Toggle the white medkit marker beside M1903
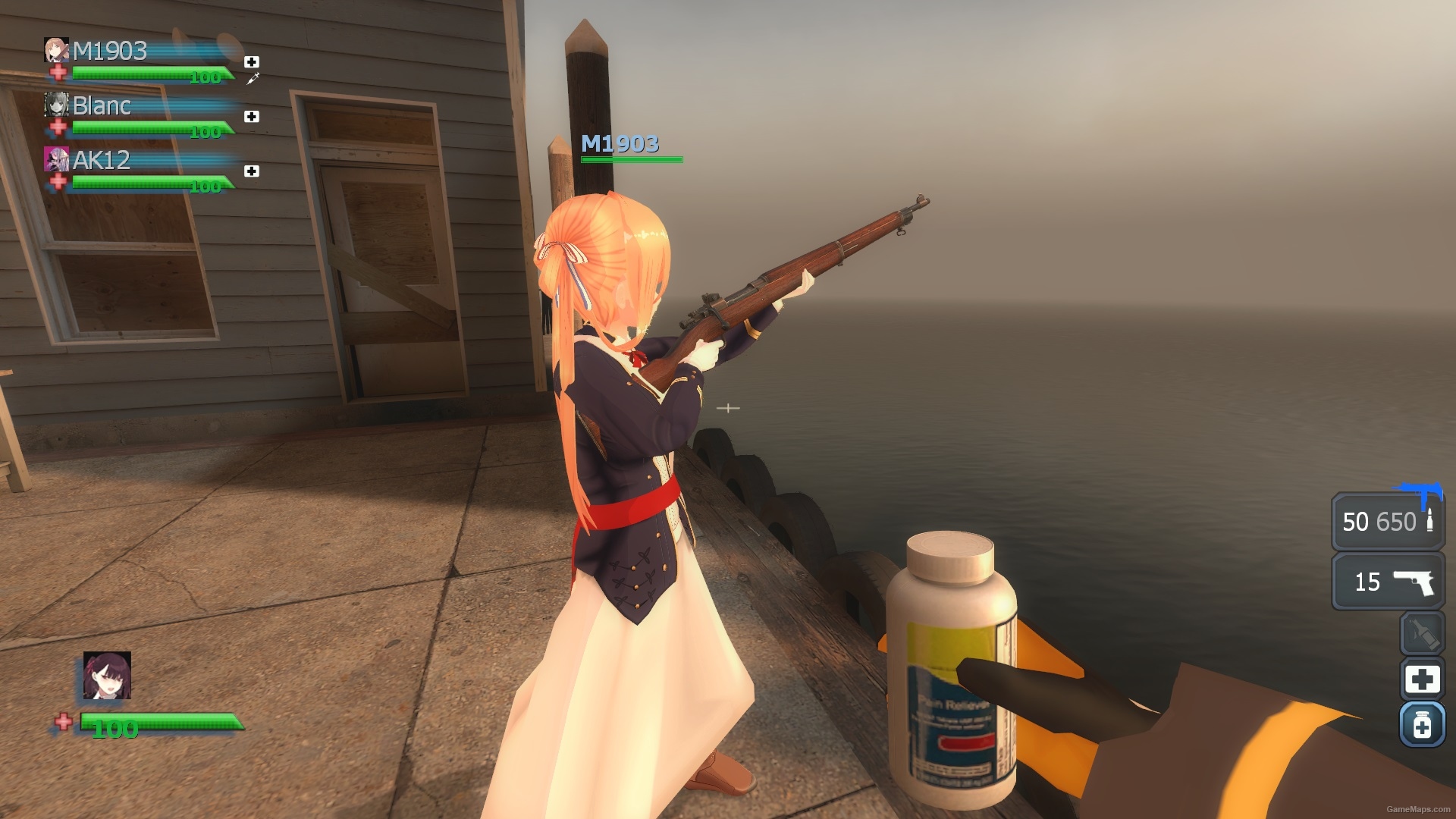 click(252, 61)
